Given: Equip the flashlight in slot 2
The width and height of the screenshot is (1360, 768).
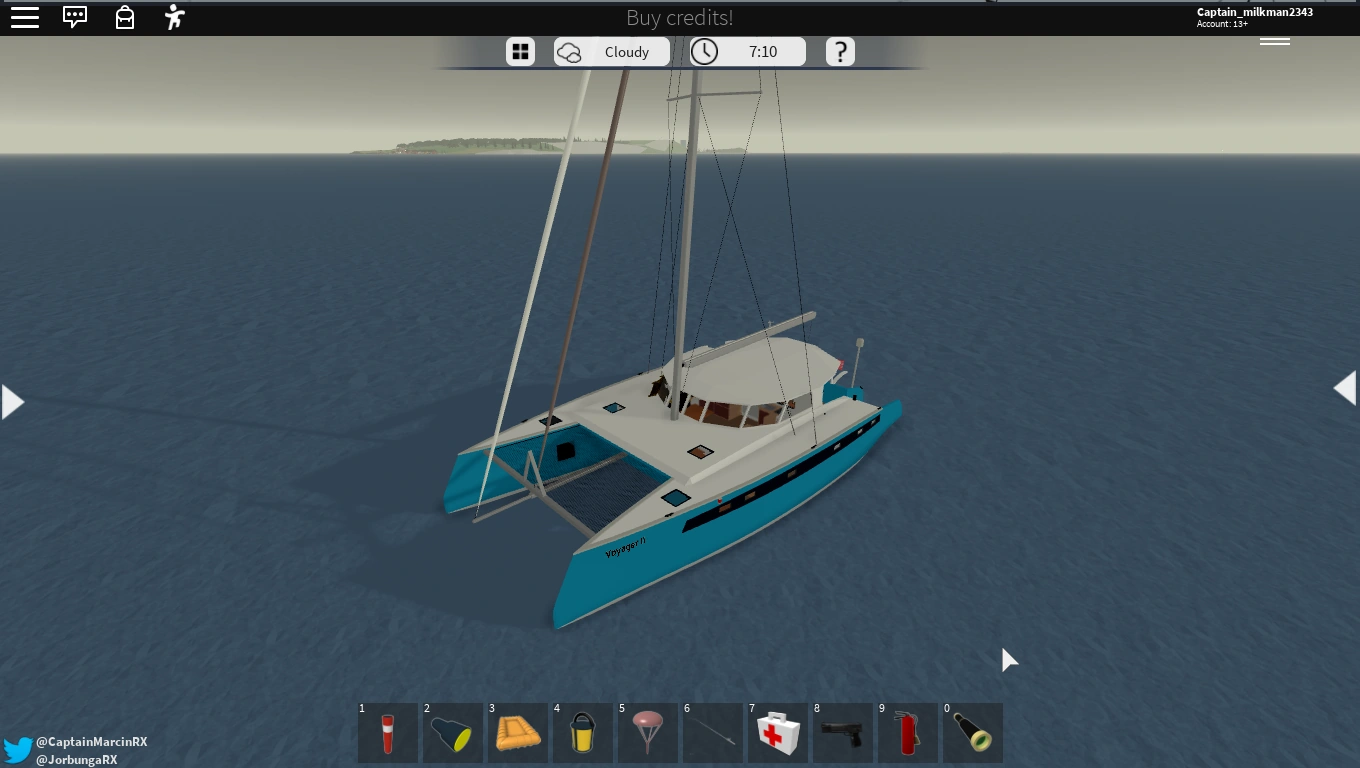Looking at the screenshot, I should pyautogui.click(x=452, y=732).
